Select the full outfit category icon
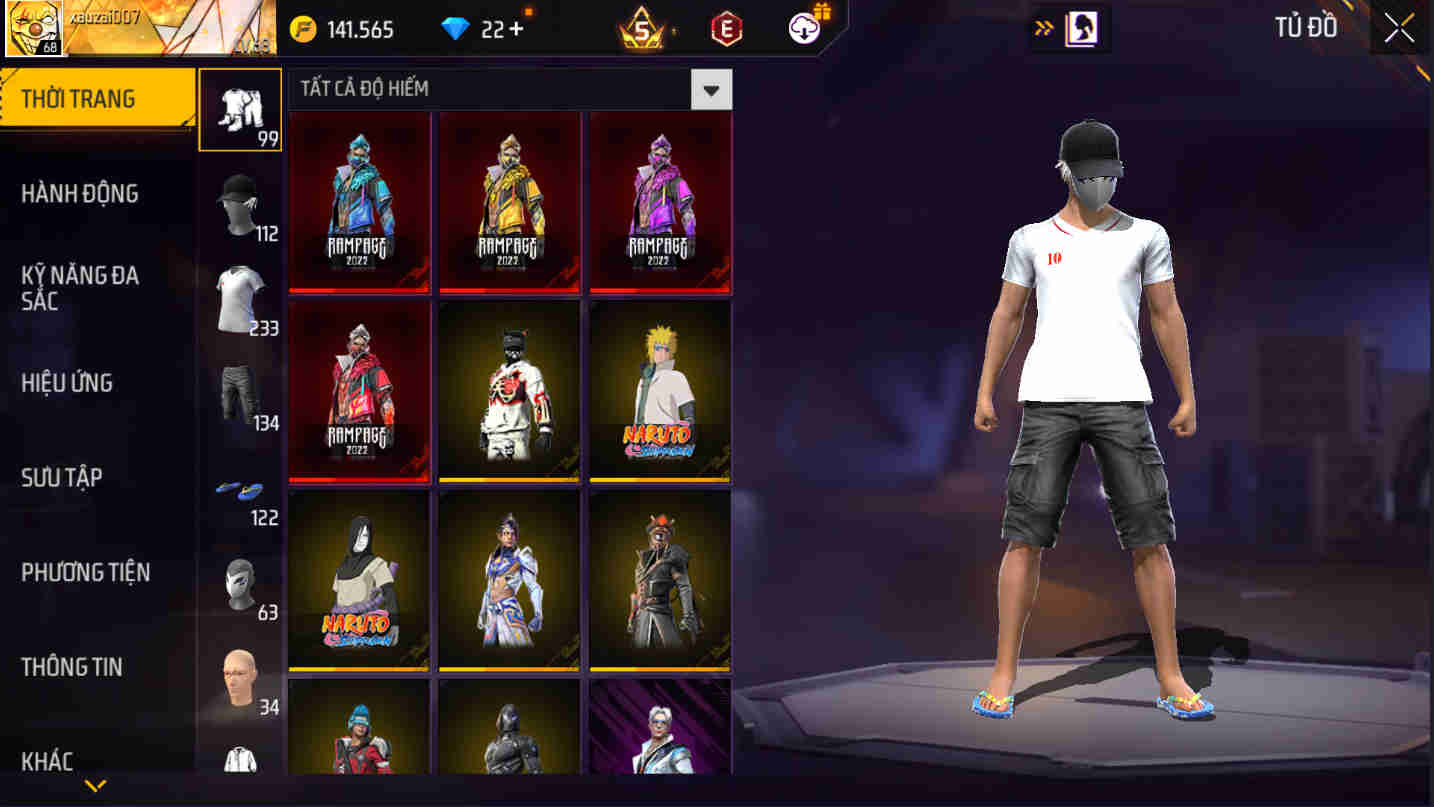The height and width of the screenshot is (807, 1434). click(x=240, y=110)
